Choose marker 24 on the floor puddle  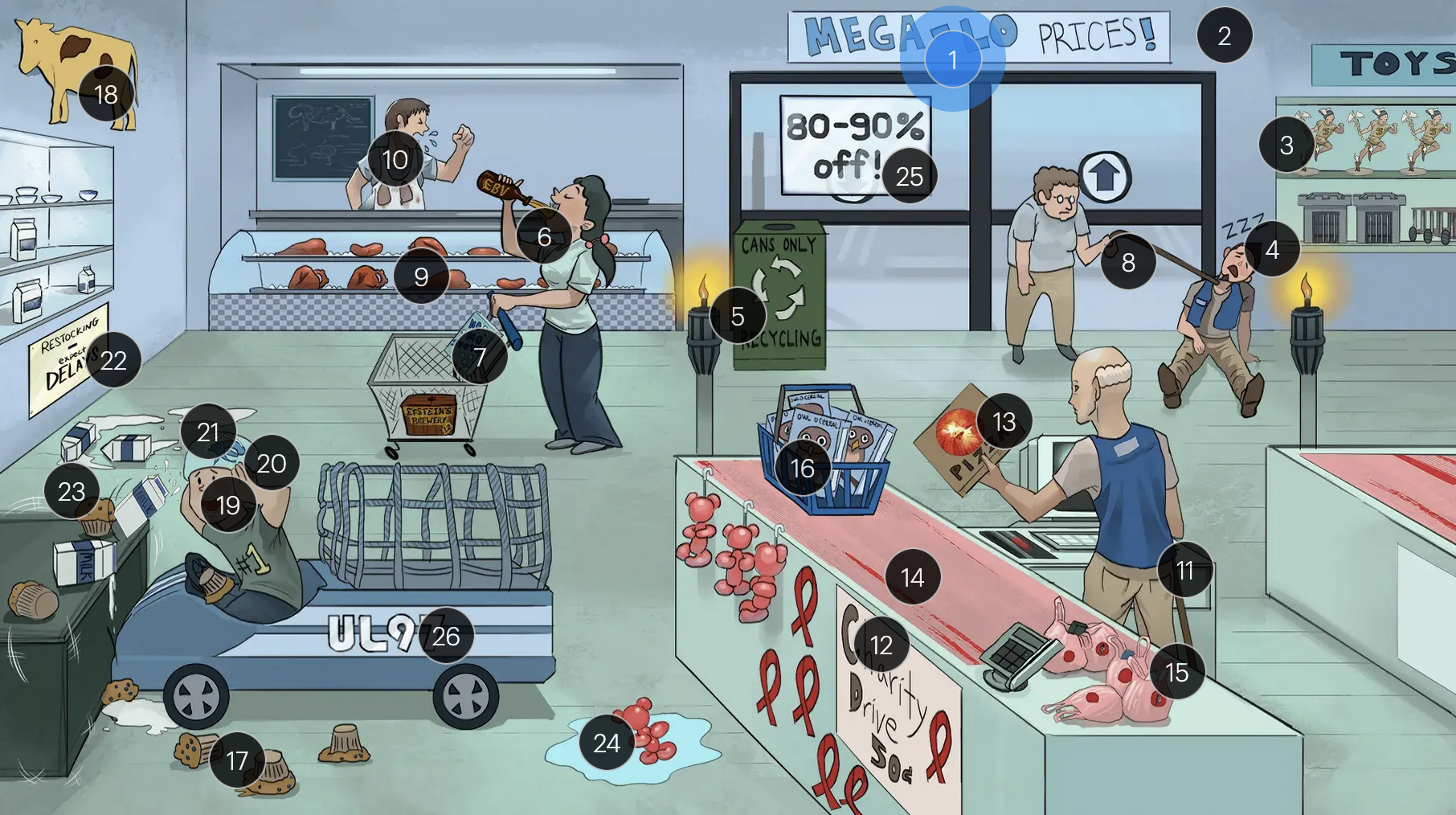606,743
